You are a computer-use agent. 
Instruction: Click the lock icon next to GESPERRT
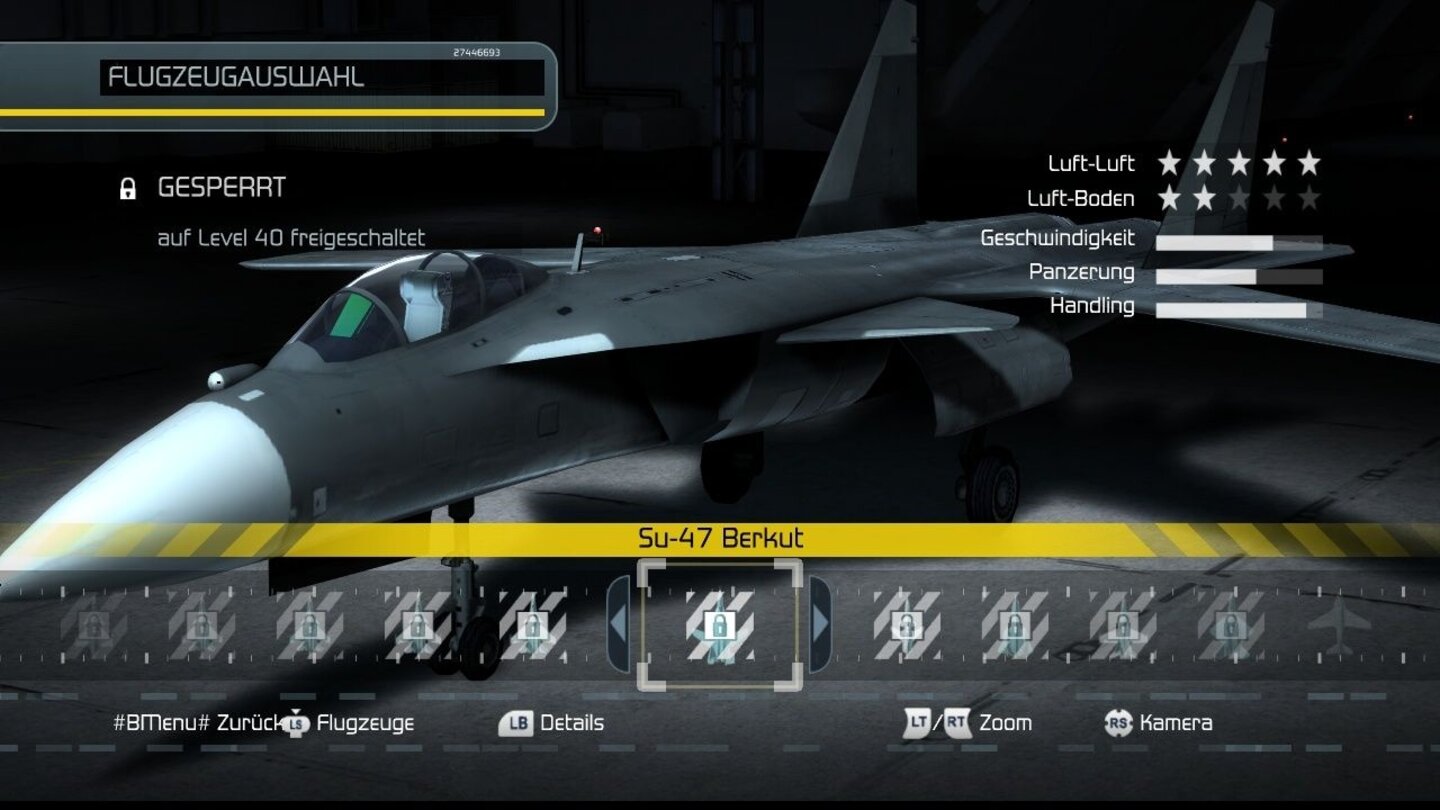pos(128,187)
